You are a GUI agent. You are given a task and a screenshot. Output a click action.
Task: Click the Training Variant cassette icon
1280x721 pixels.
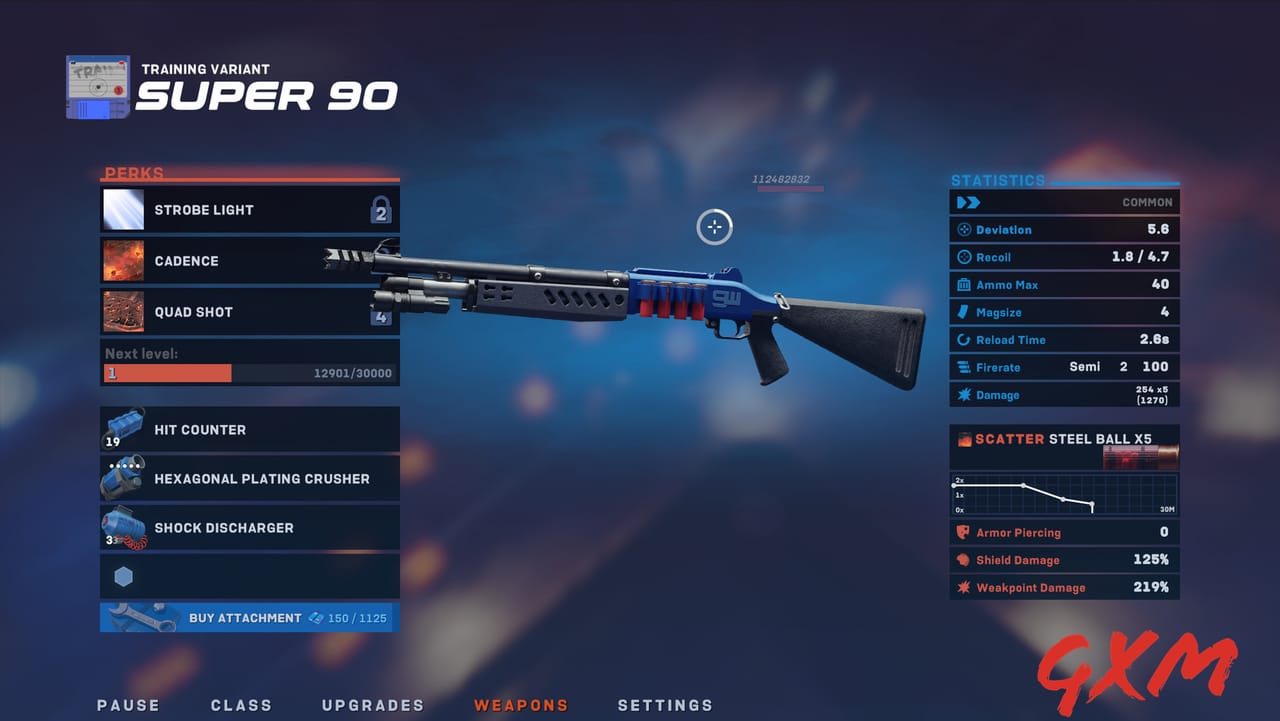tap(97, 86)
